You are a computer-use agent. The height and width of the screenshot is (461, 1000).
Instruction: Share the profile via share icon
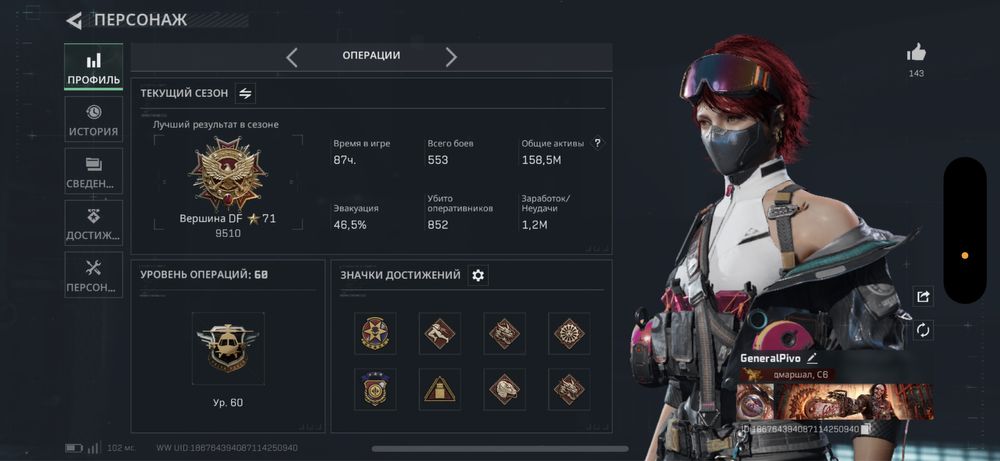pos(923,296)
